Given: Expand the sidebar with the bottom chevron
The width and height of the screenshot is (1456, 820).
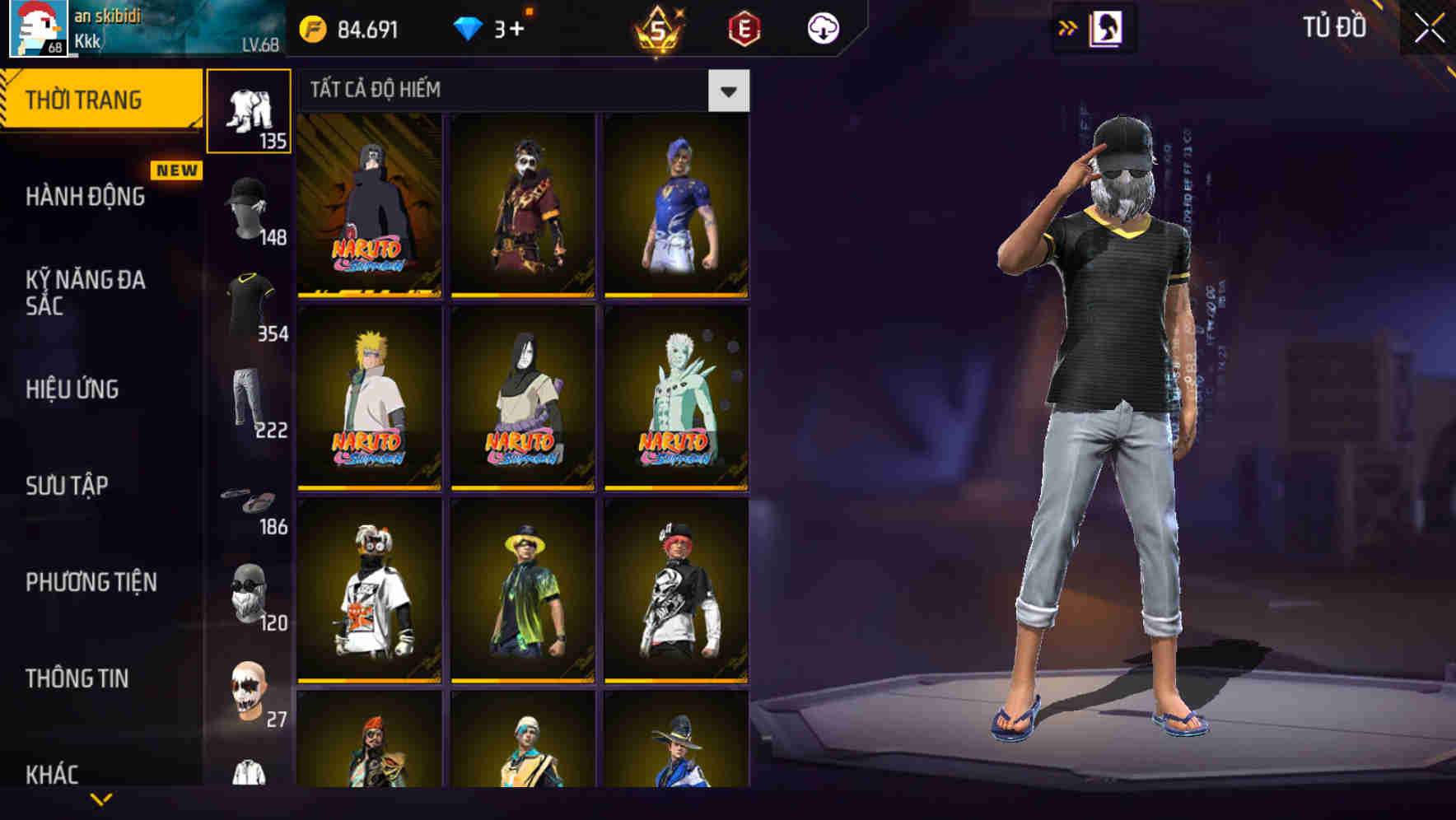Looking at the screenshot, I should click(x=101, y=797).
